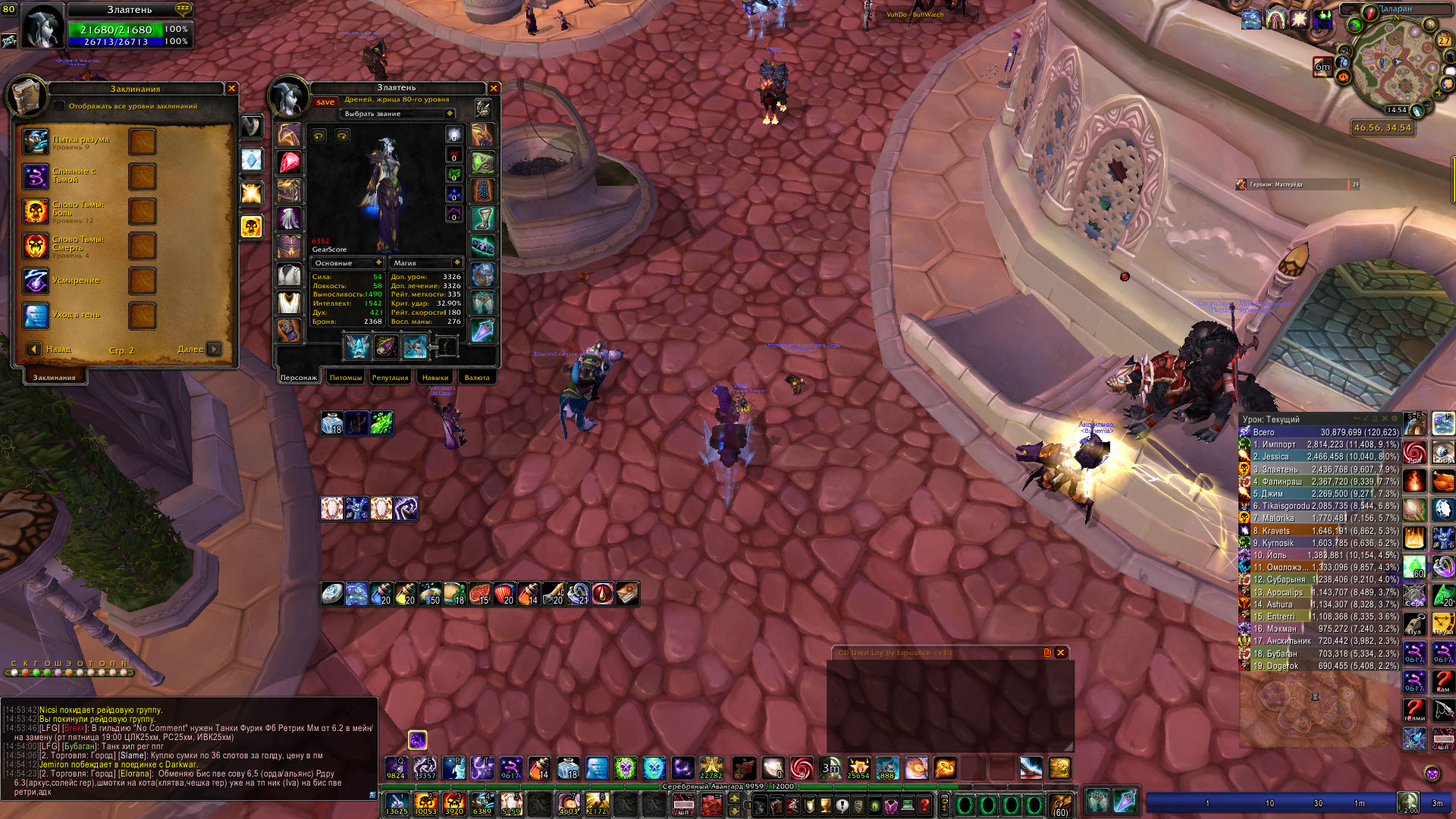The width and height of the screenshot is (1456, 819).
Task: Open the calendar showing 27 near minimap
Action: [x=1444, y=41]
